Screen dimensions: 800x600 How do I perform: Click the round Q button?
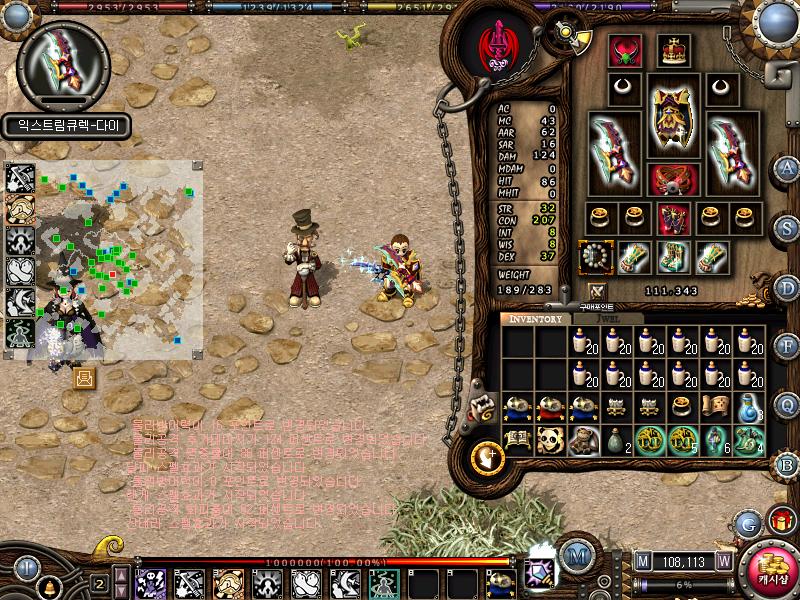(788, 403)
